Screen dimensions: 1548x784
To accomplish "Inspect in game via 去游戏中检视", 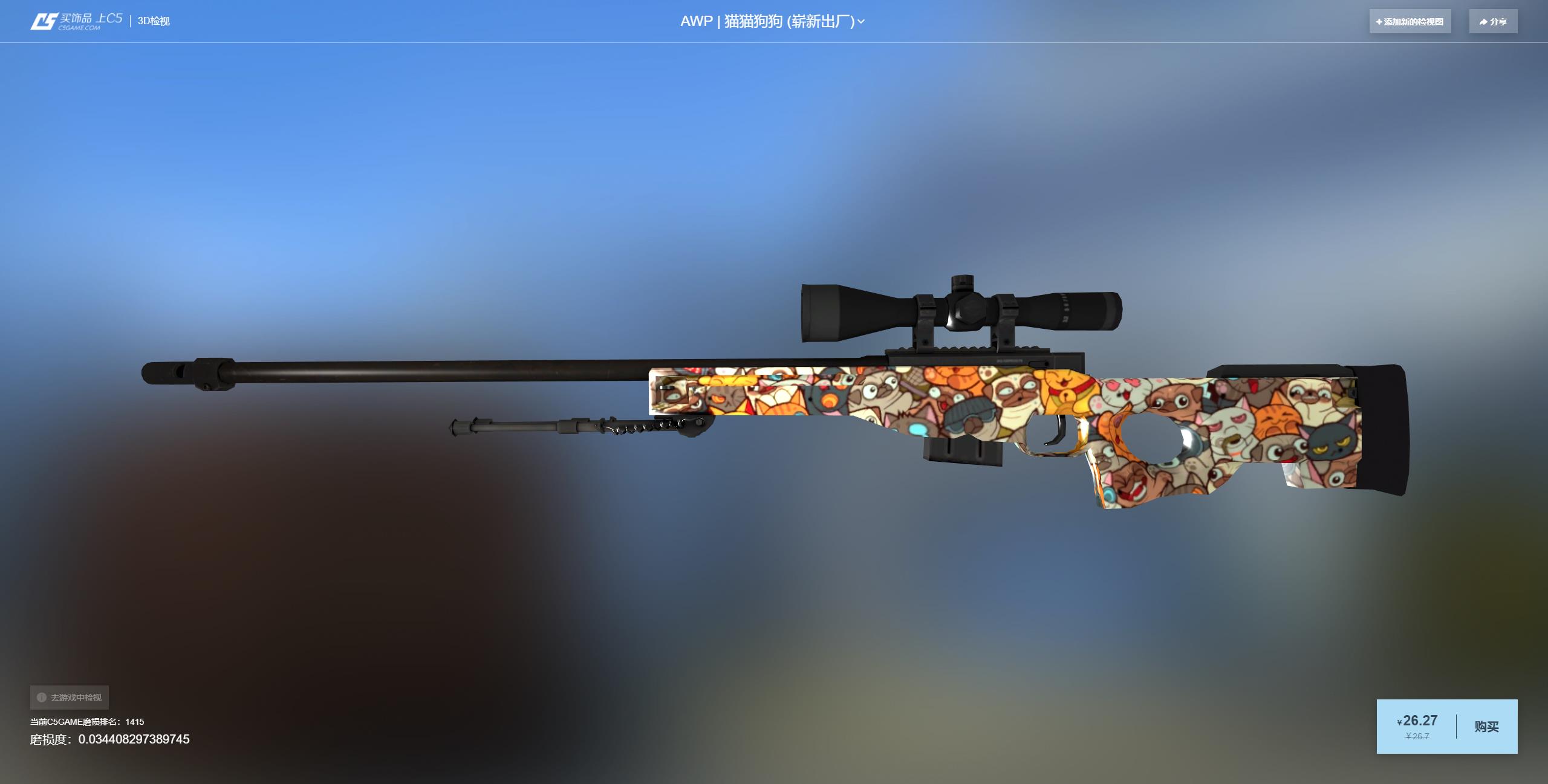I will coord(70,698).
